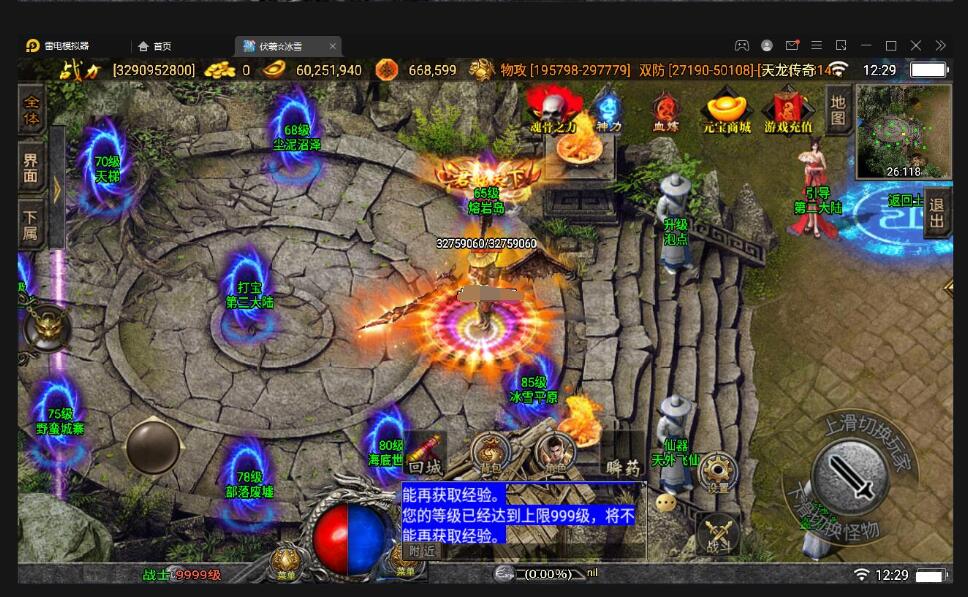Switch to the 全体 tab

click(32, 110)
